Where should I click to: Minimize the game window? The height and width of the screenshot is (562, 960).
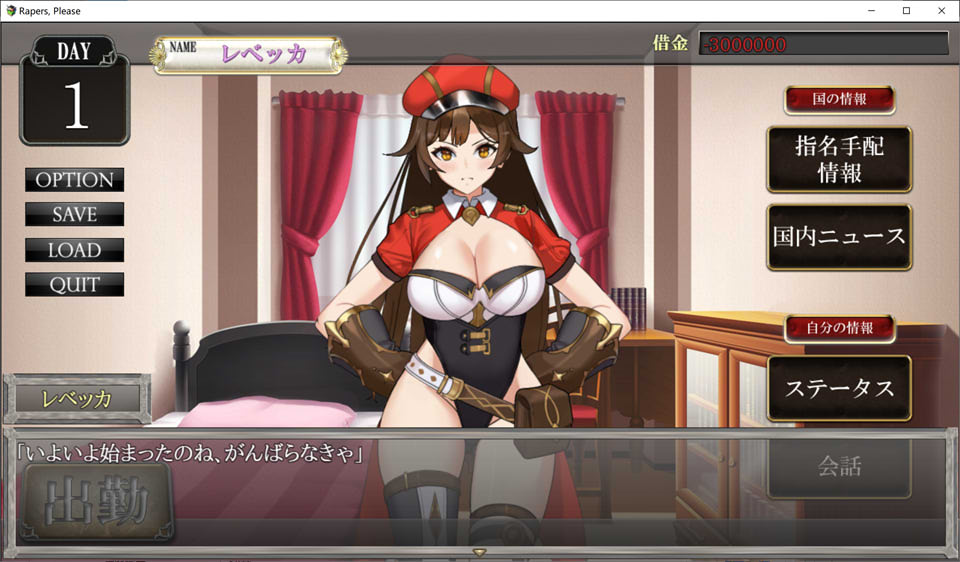[x=878, y=11]
